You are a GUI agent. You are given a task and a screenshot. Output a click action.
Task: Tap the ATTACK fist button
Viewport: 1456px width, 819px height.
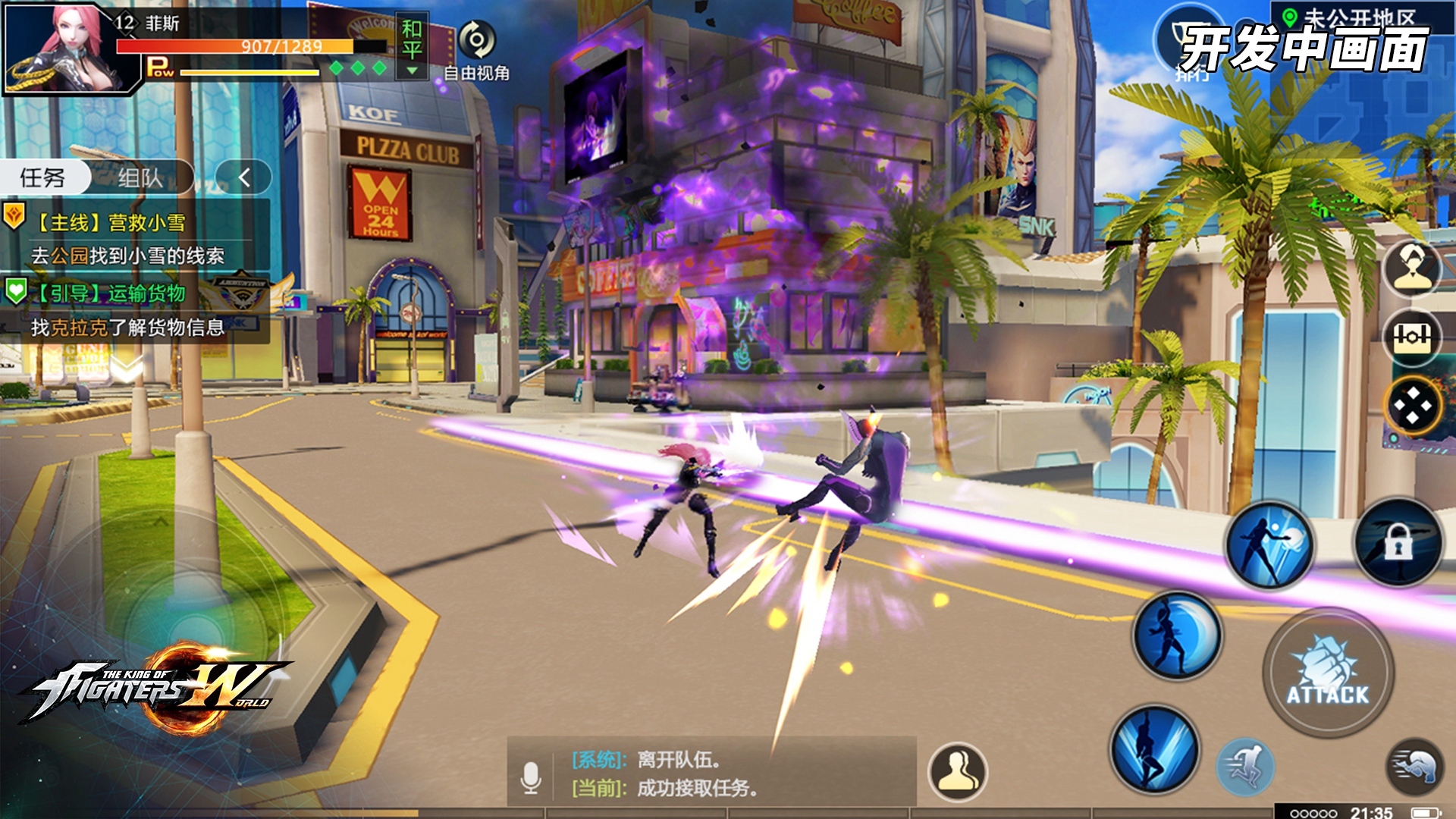(1328, 673)
